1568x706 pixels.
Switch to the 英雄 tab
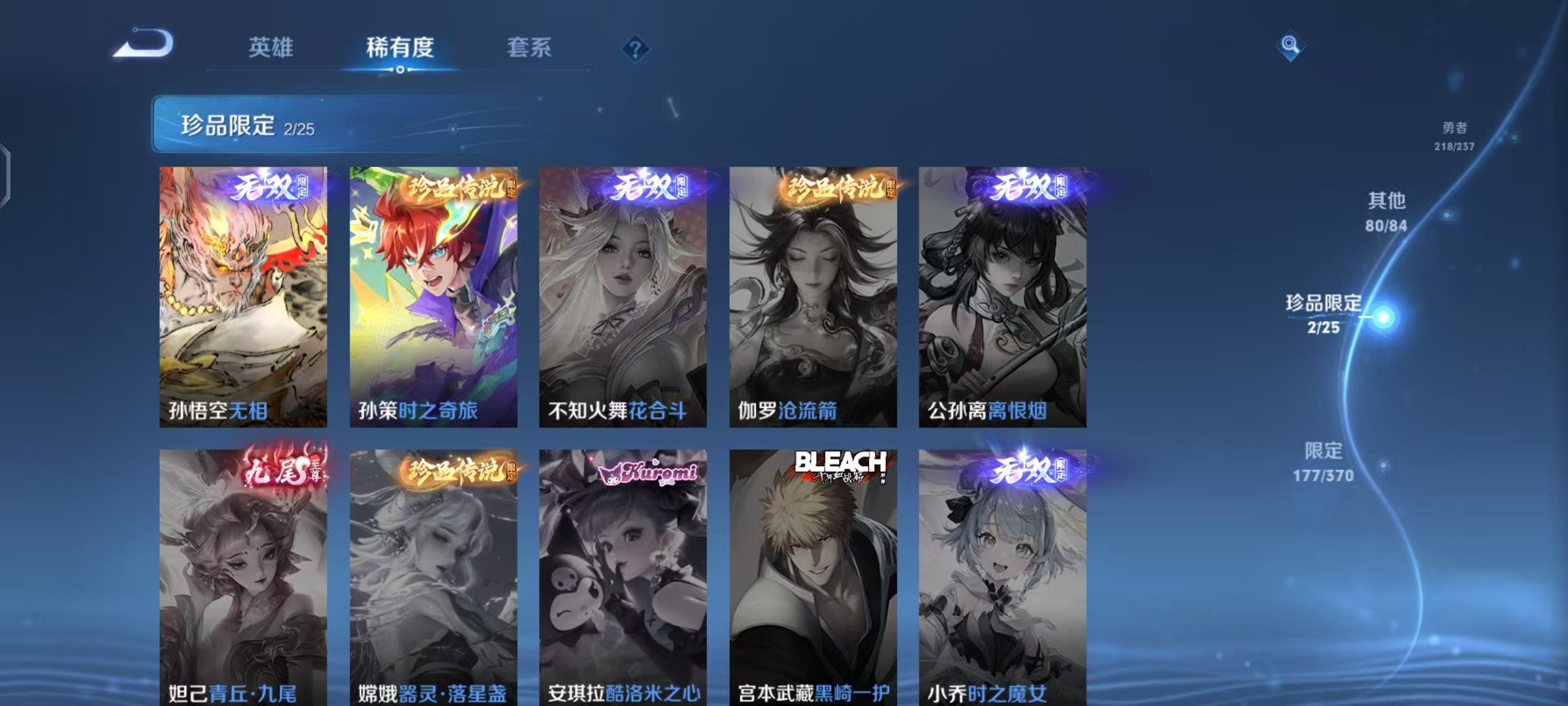click(x=272, y=48)
